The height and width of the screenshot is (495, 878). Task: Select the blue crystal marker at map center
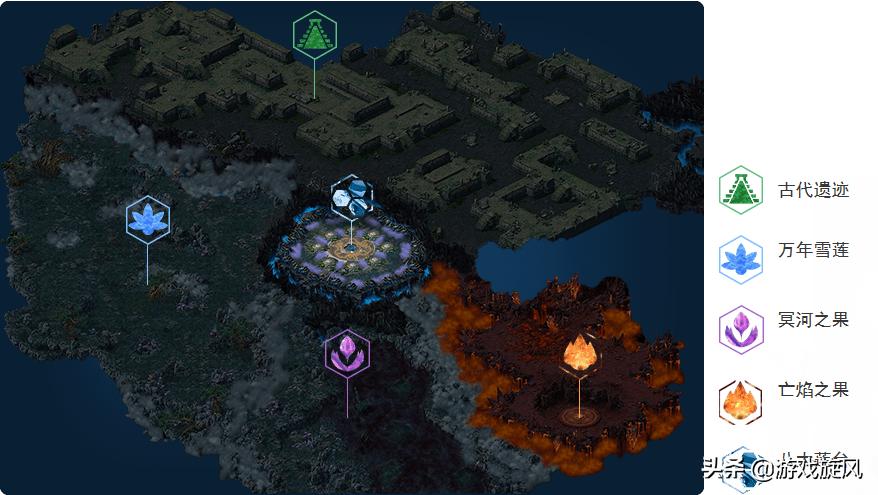pyautogui.click(x=351, y=197)
